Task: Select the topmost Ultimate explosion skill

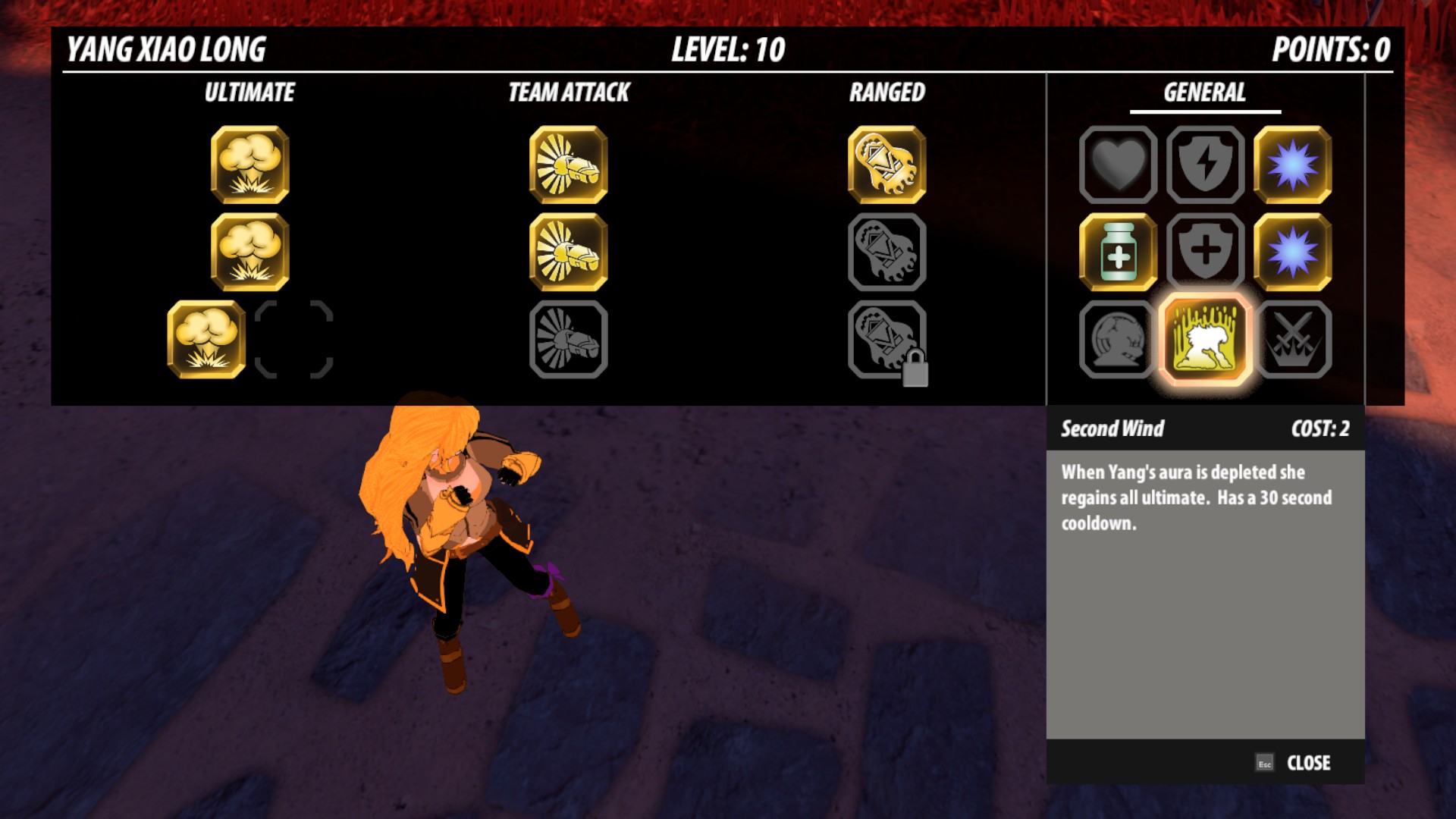Action: point(250,167)
